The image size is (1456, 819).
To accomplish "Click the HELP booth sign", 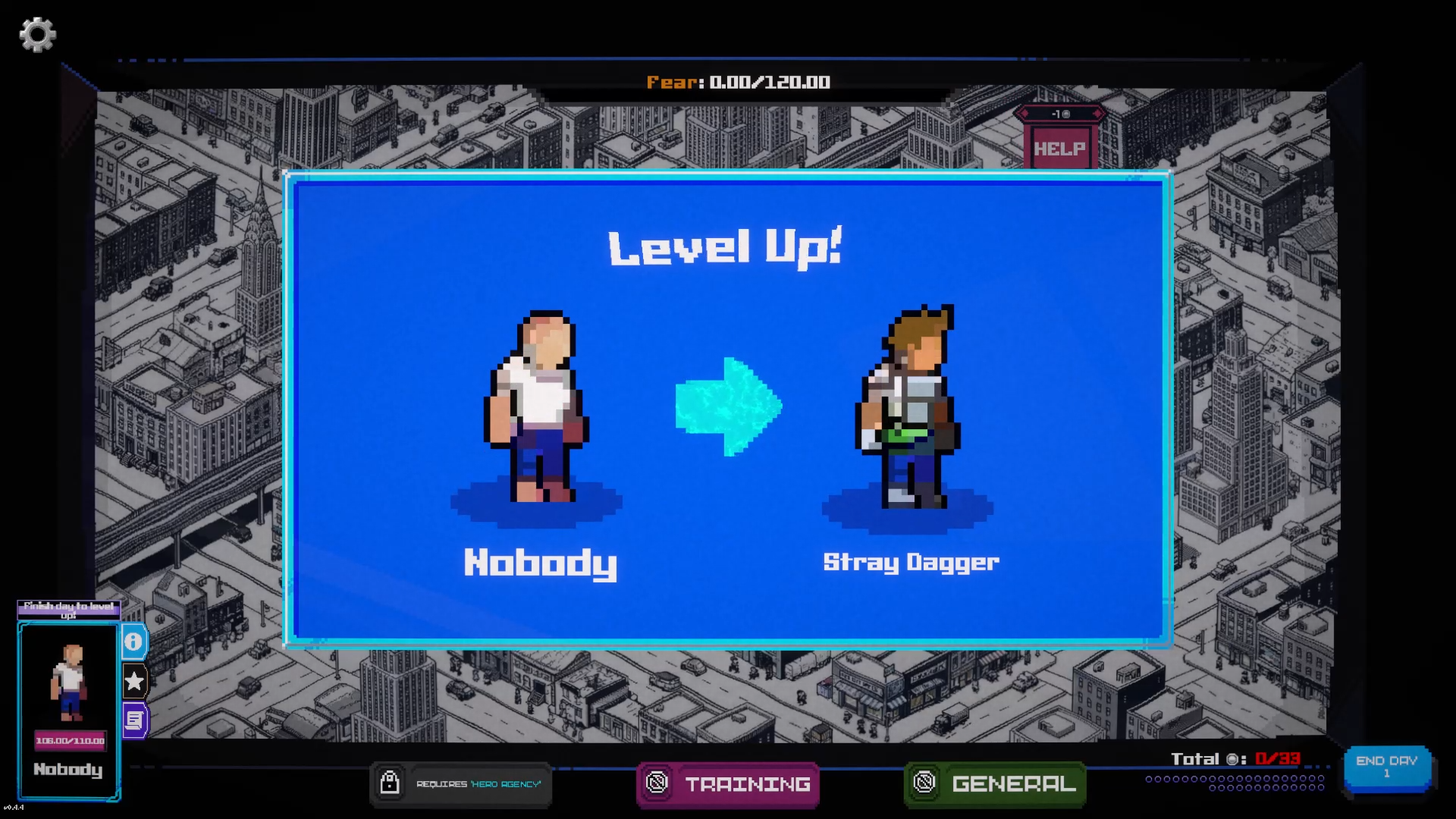I will coord(1059,147).
